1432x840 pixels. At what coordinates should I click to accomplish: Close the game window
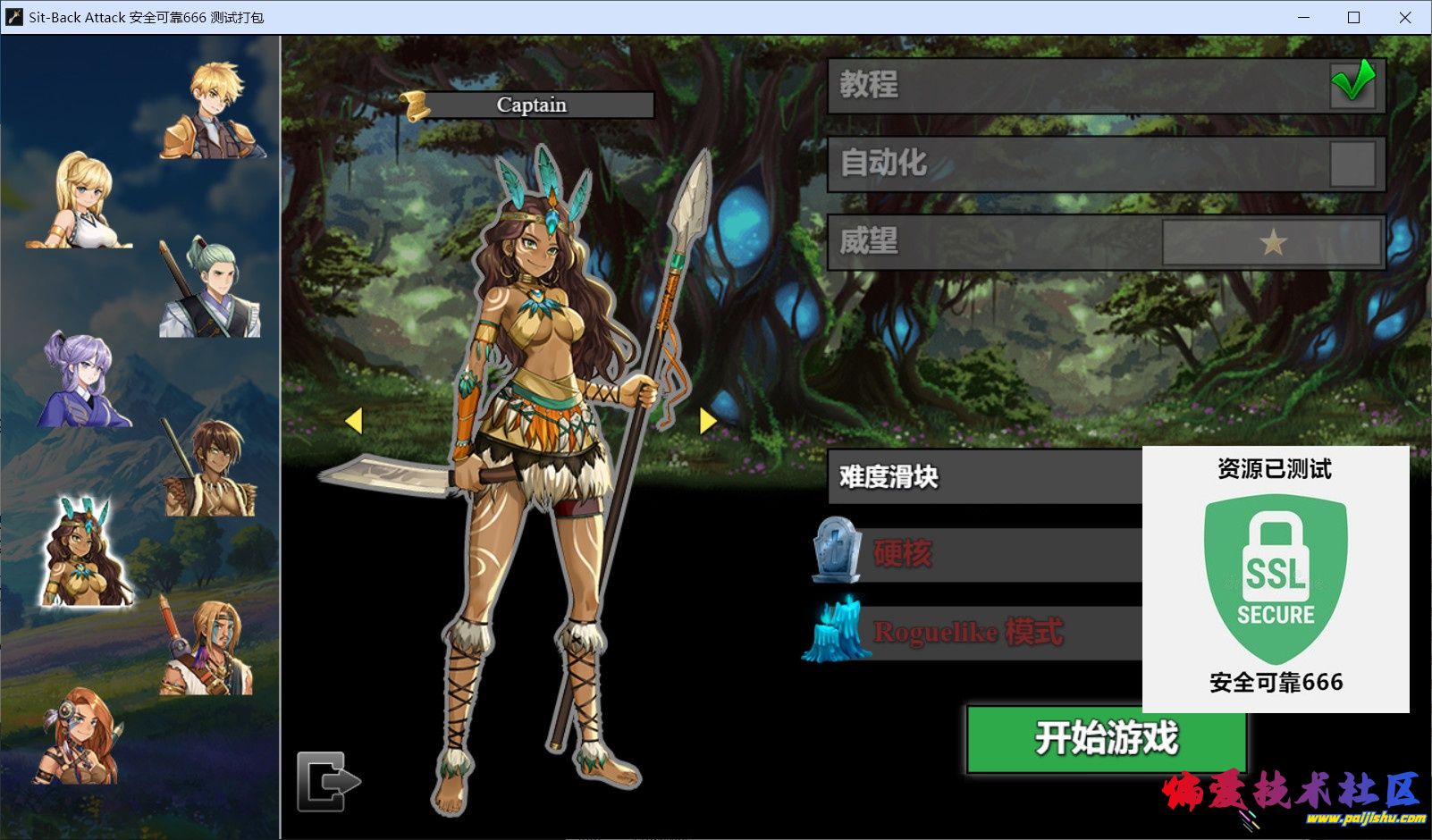pyautogui.click(x=1405, y=17)
